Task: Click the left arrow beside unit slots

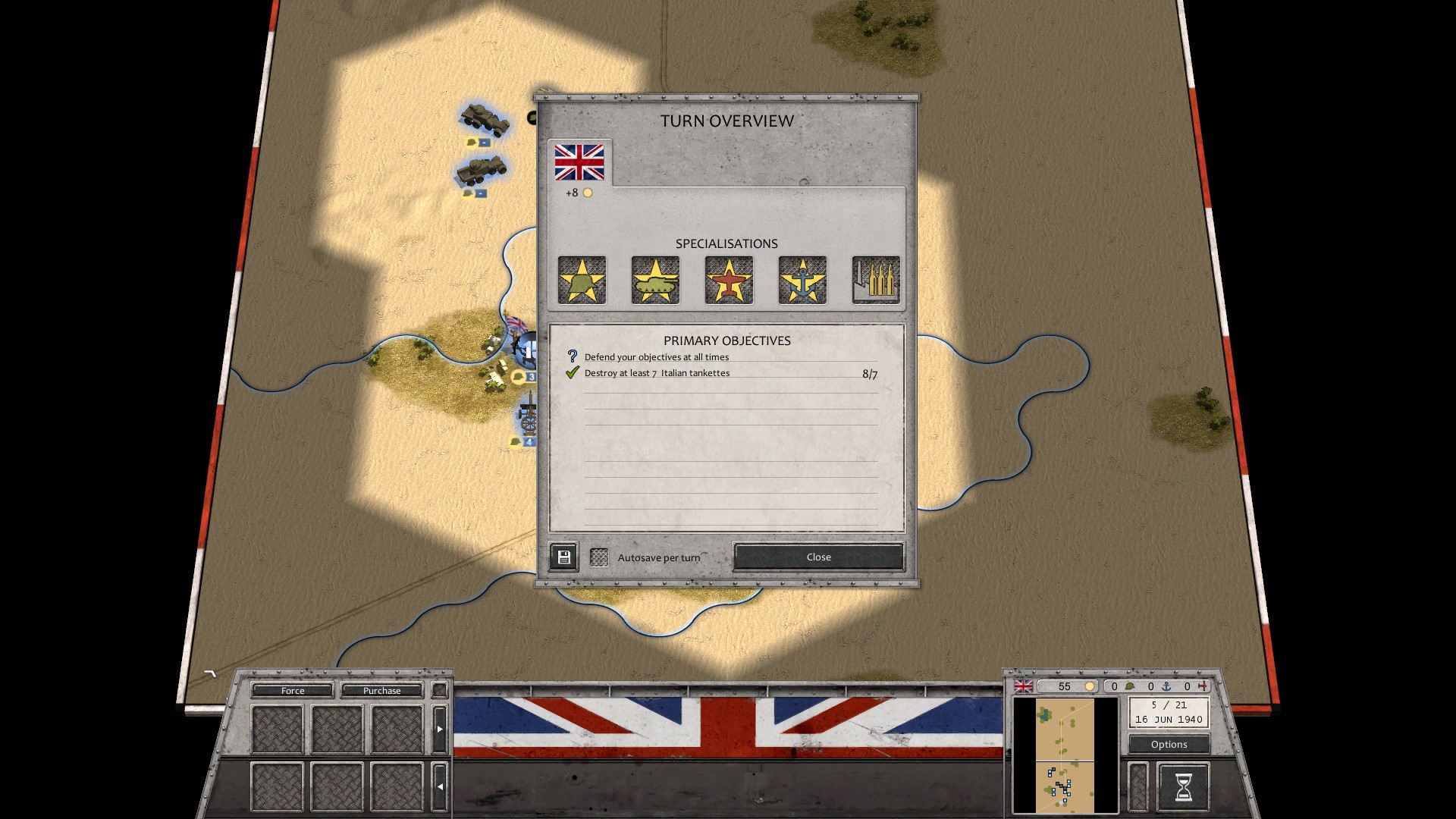Action: pos(440,786)
